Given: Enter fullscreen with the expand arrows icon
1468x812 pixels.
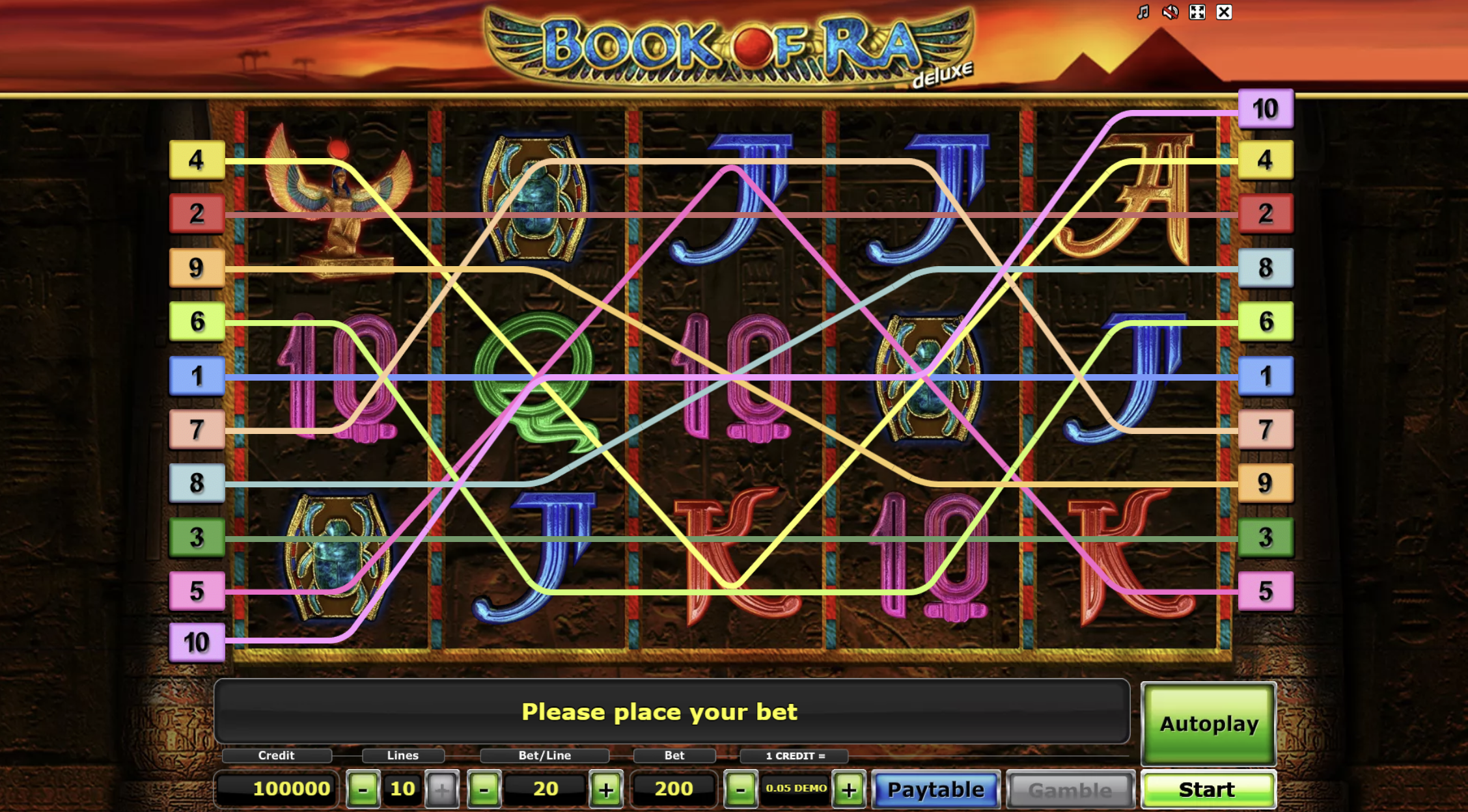Looking at the screenshot, I should point(1197,12).
